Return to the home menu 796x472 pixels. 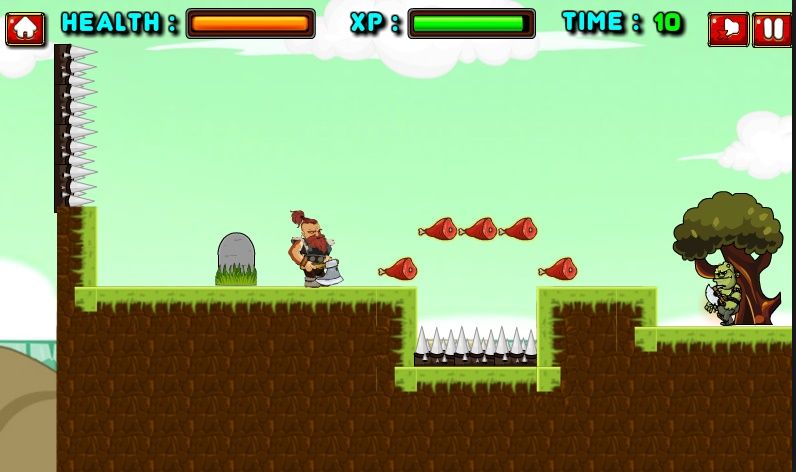coord(25,28)
